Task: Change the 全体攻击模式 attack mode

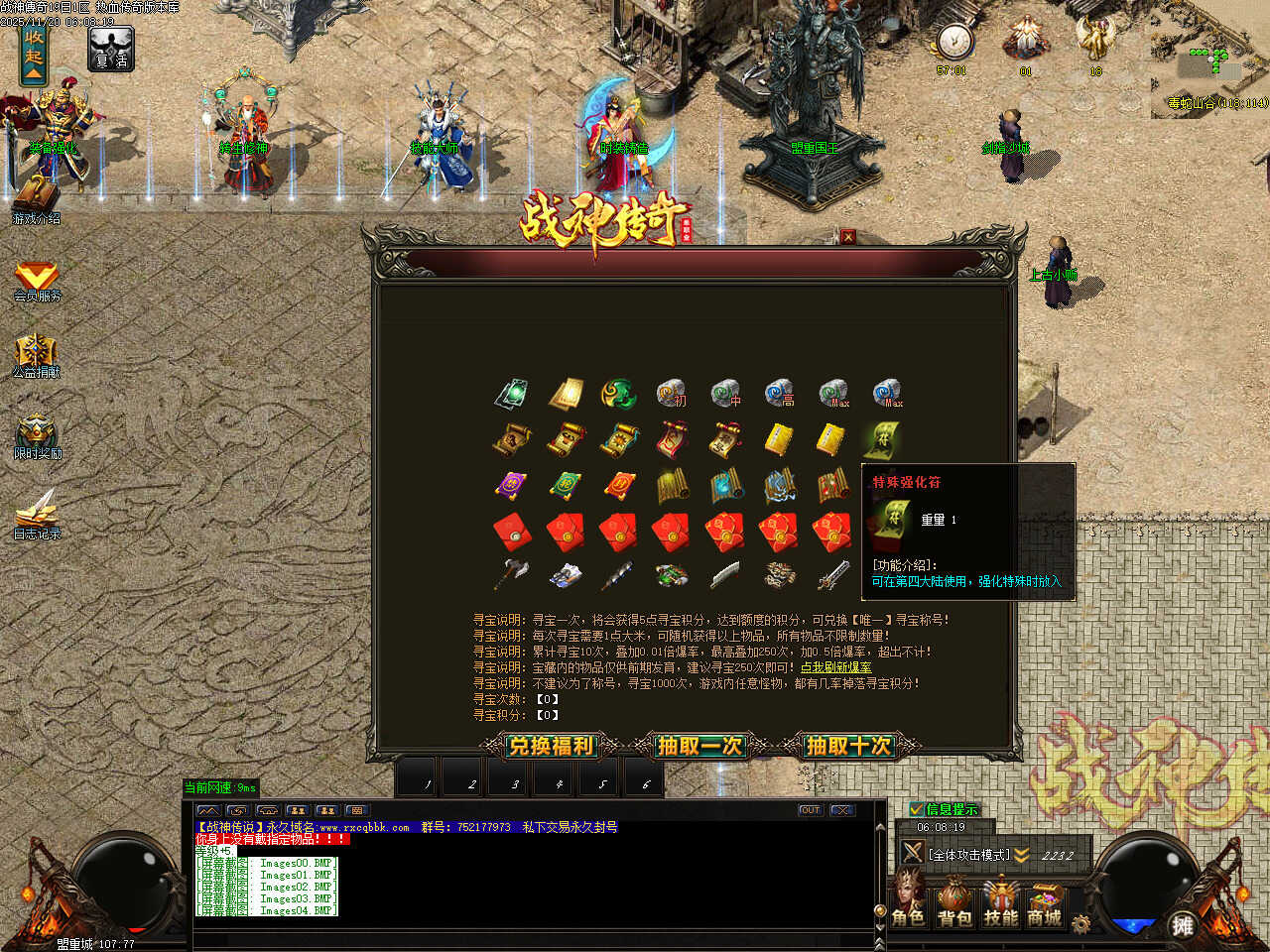Action: (968, 854)
